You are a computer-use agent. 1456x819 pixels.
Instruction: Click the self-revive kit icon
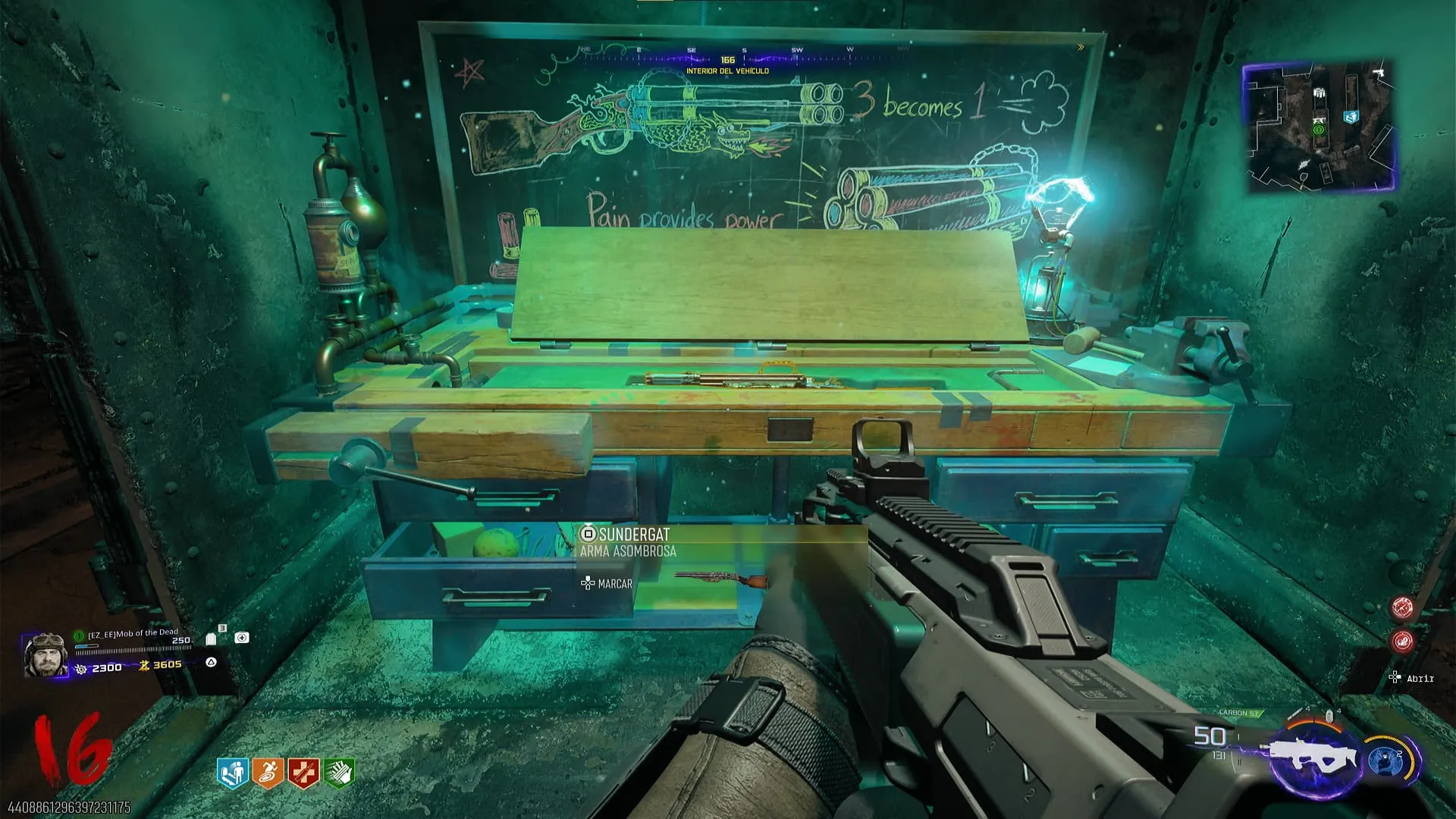coord(241,638)
